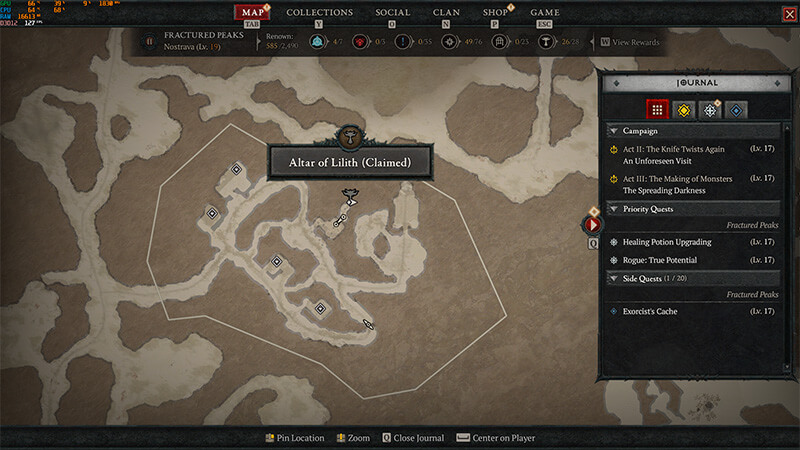
Task: Select the white cross quest filter
Action: point(709,109)
